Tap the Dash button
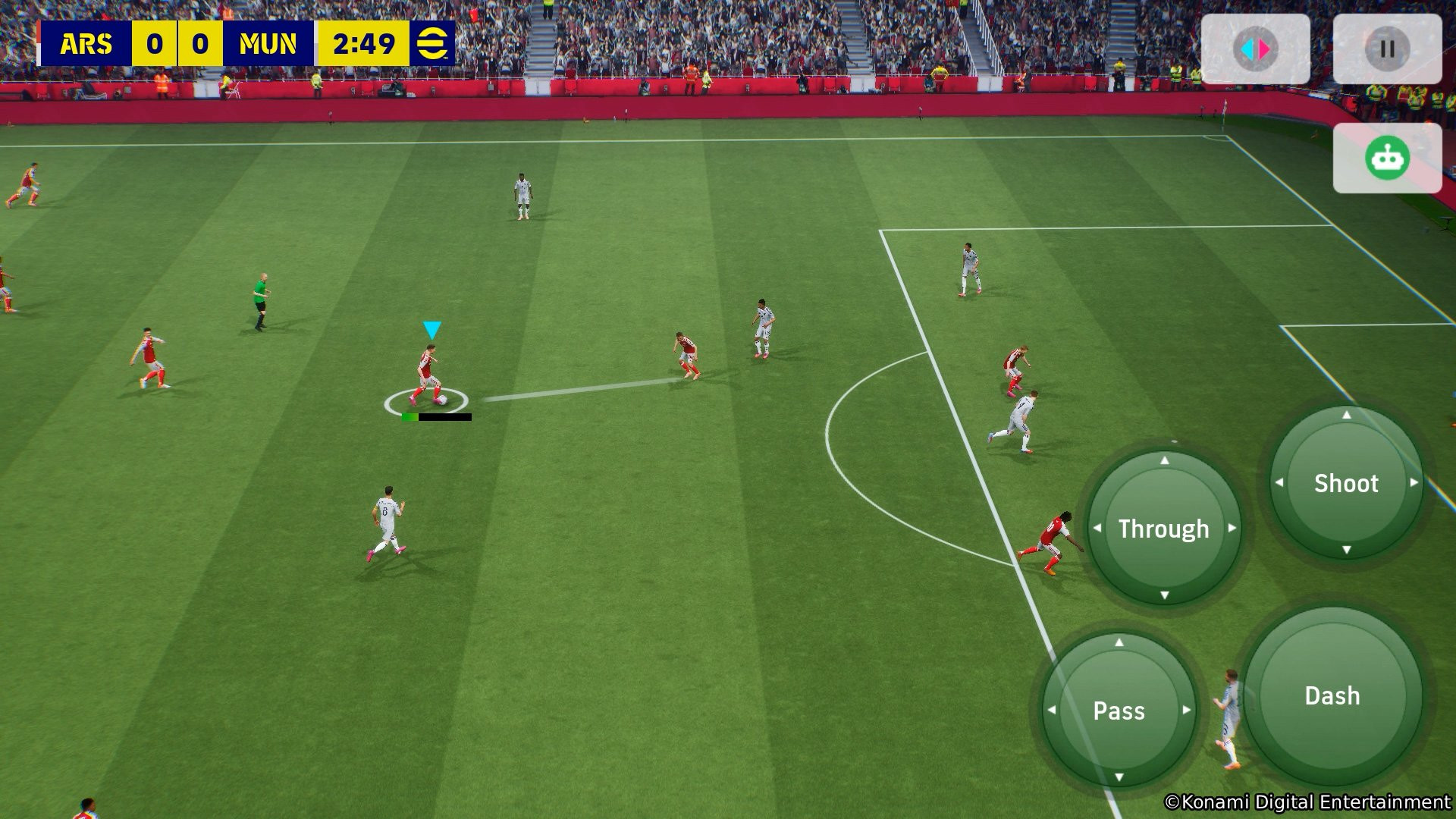Viewport: 1456px width, 819px height. (1333, 695)
